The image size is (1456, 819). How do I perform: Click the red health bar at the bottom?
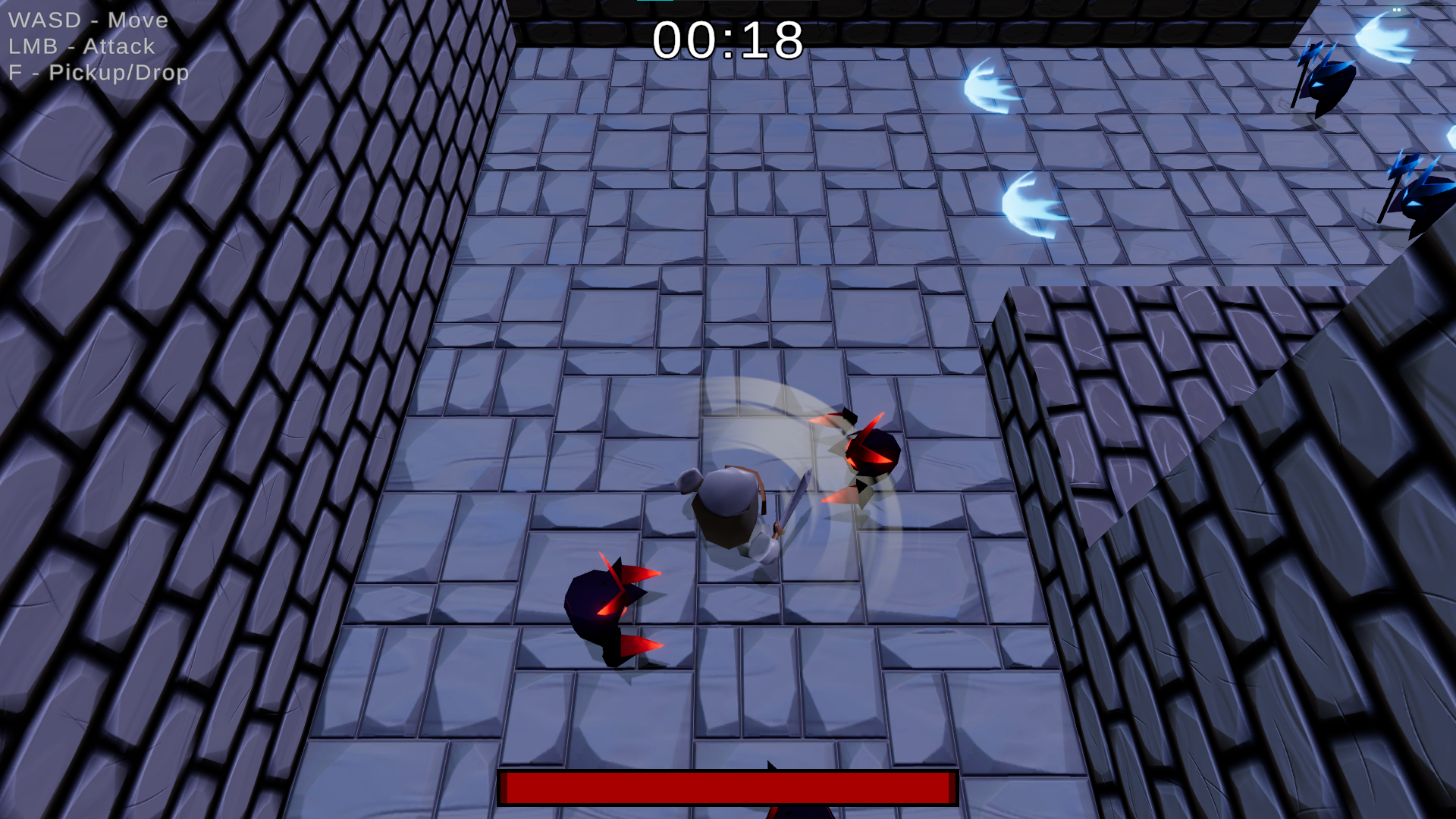728,787
